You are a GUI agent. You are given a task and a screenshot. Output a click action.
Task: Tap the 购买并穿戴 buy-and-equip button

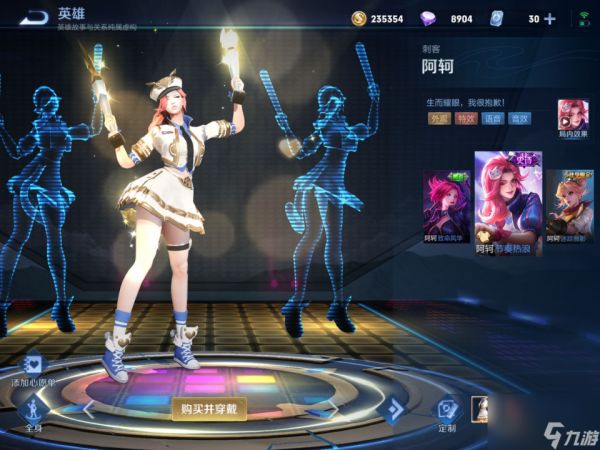coord(208,408)
